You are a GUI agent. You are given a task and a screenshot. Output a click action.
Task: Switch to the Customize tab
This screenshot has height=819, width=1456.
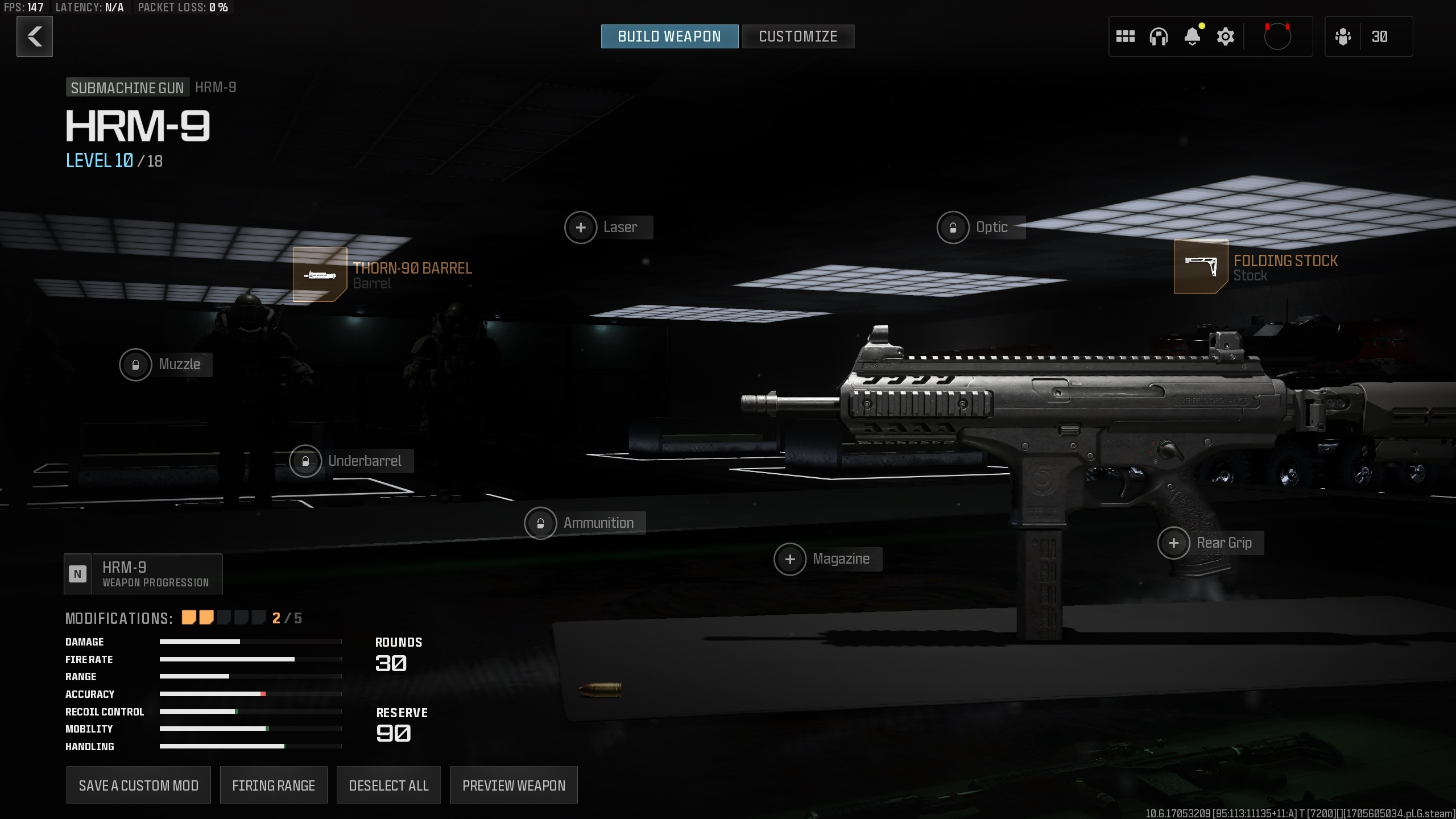click(x=798, y=36)
